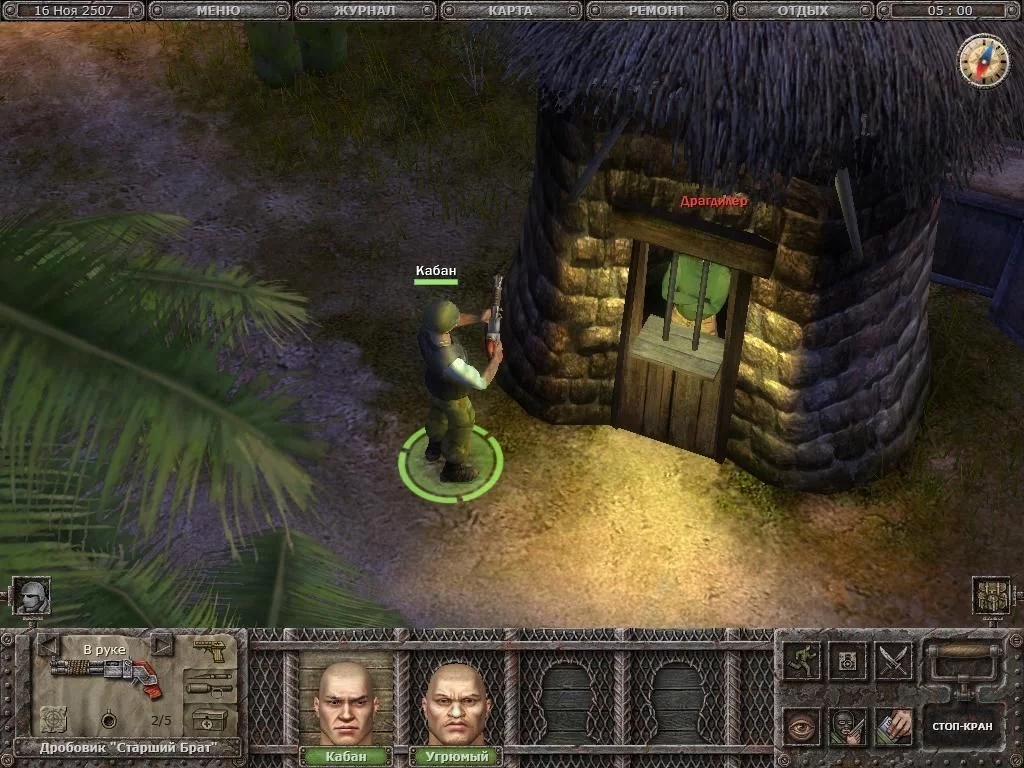
Task: Click the crossed swords combat icon
Action: pyautogui.click(x=894, y=660)
